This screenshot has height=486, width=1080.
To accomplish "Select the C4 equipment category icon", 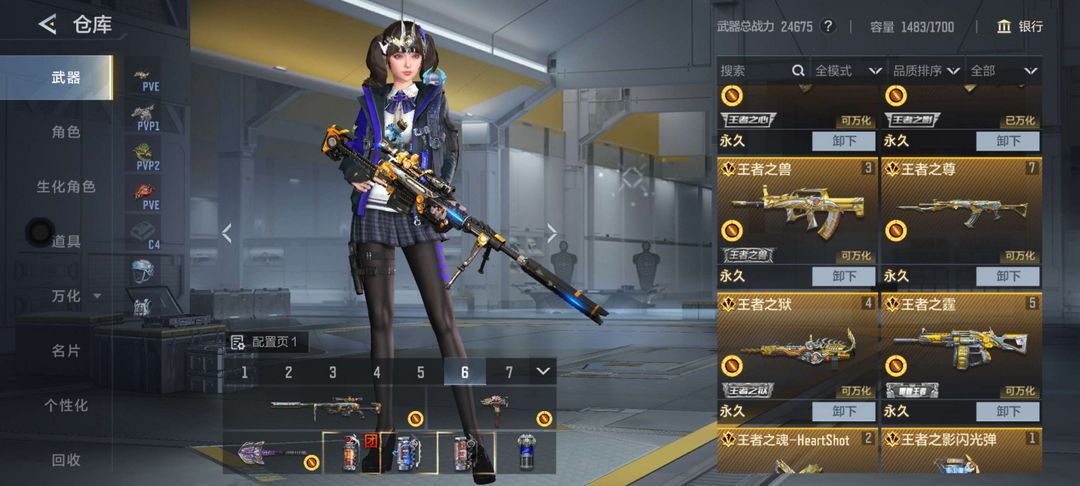I will [148, 233].
